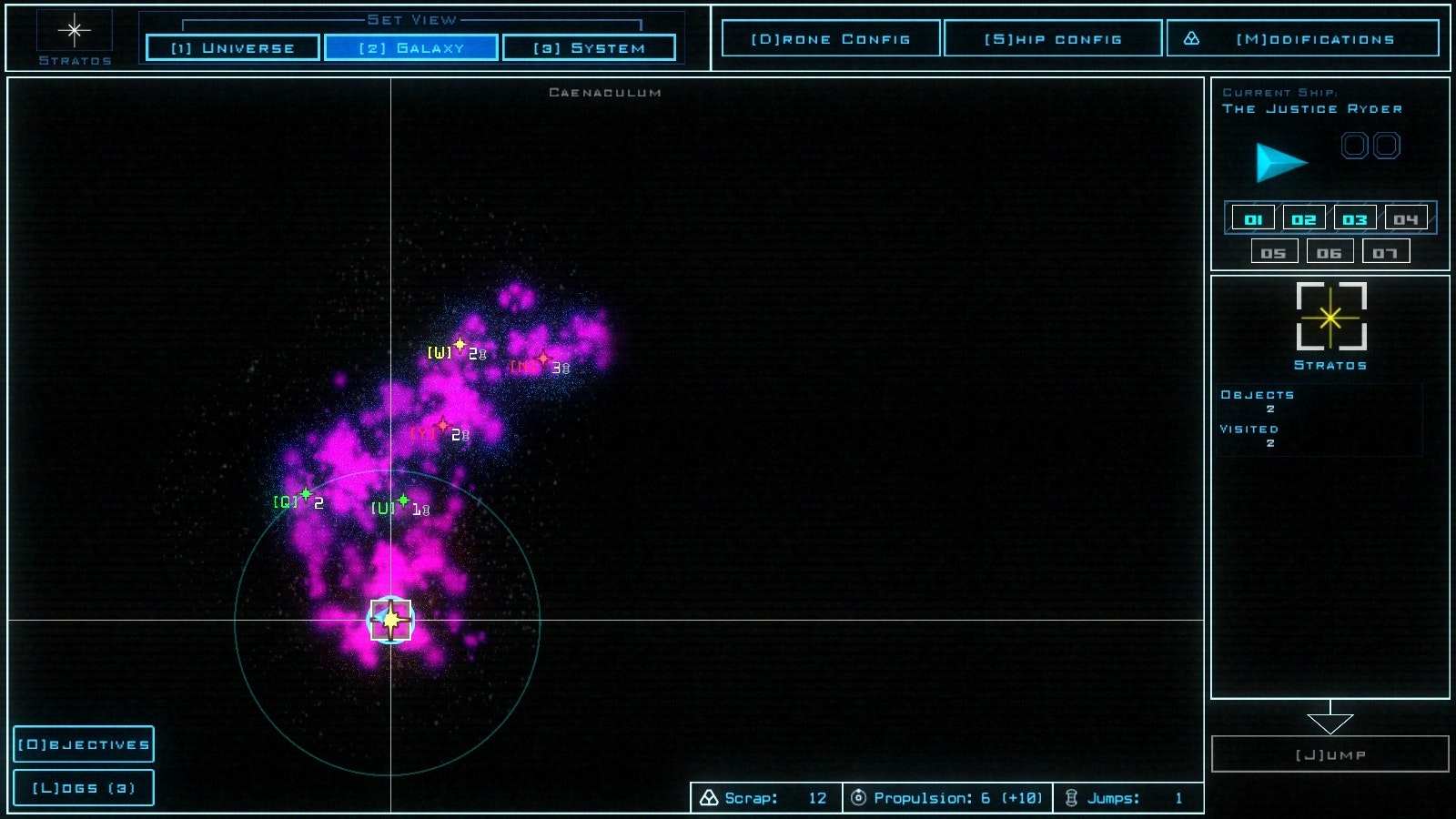Choose the green [U] star marker

pos(403,500)
